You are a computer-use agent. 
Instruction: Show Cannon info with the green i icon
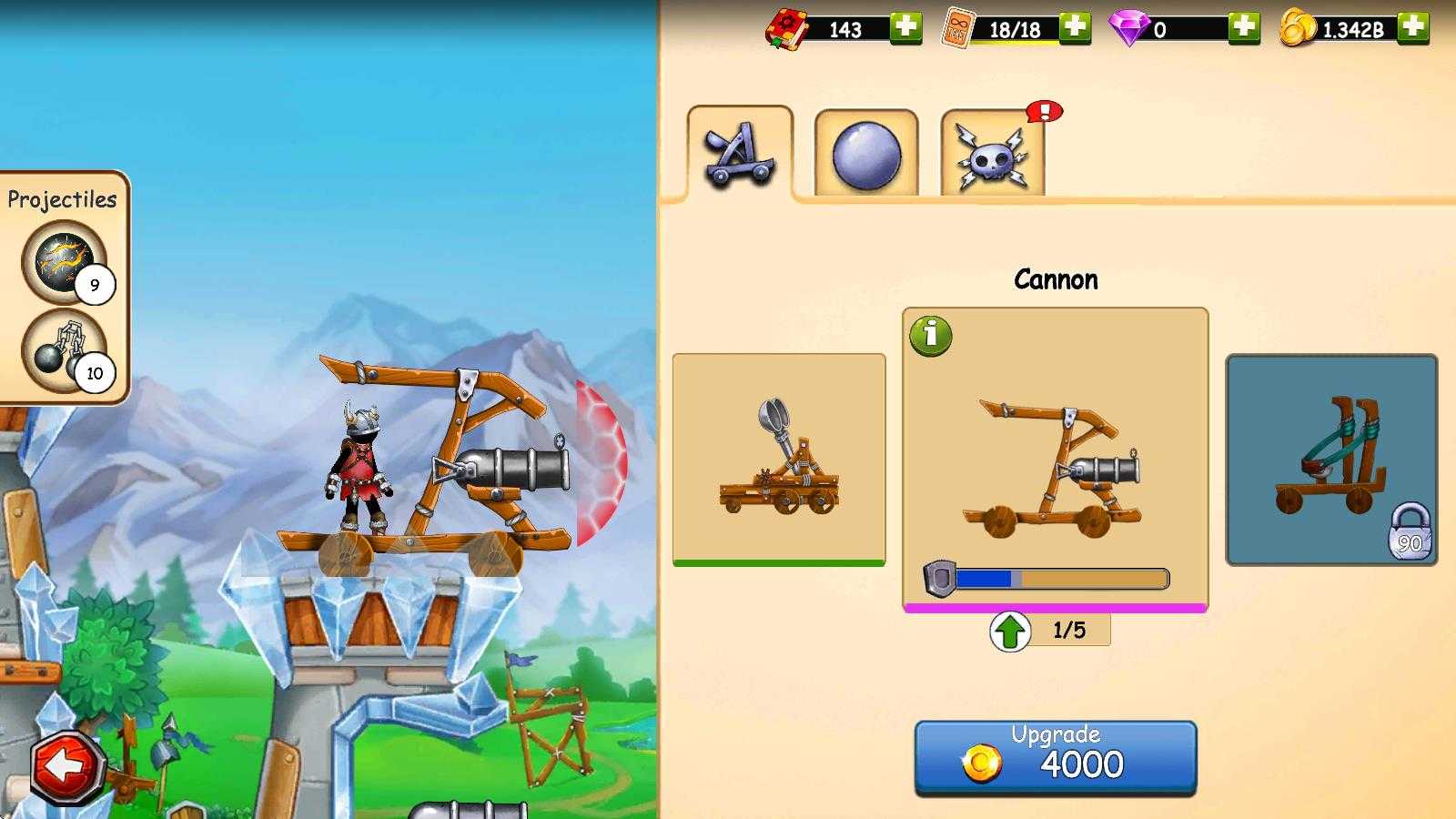click(x=930, y=336)
